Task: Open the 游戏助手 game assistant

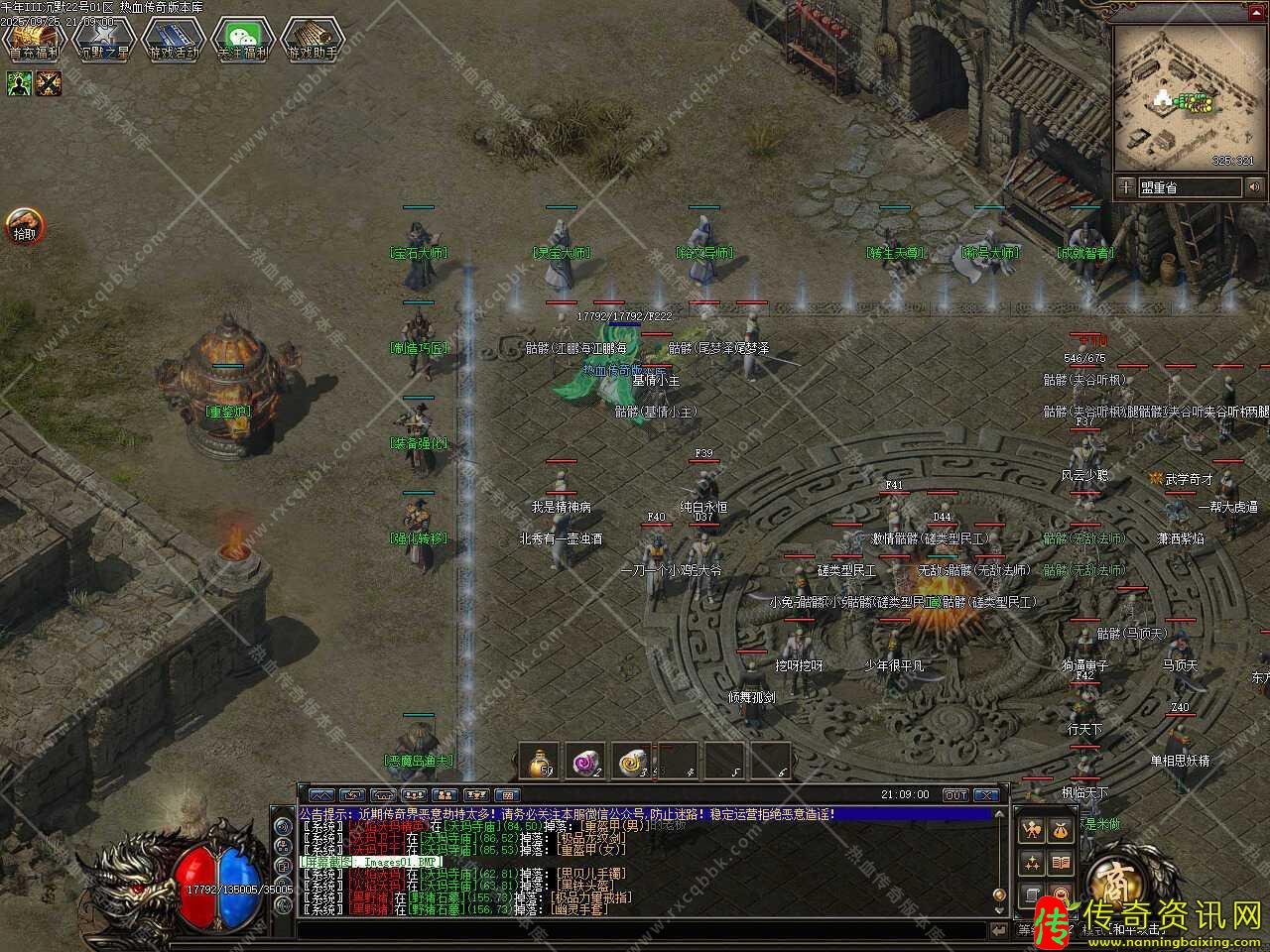Action: [x=312, y=40]
